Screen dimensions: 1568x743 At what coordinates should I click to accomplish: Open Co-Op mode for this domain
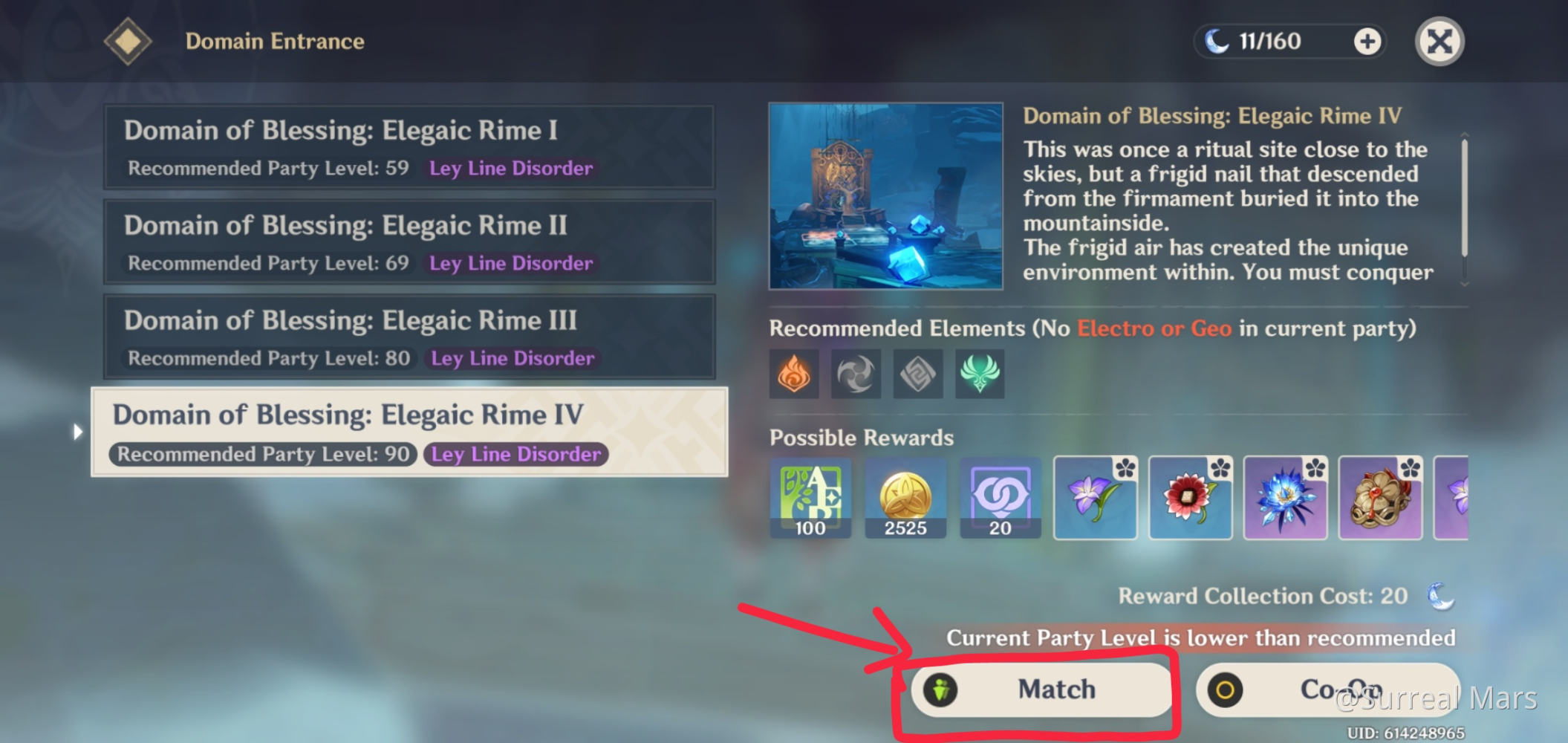[1327, 690]
